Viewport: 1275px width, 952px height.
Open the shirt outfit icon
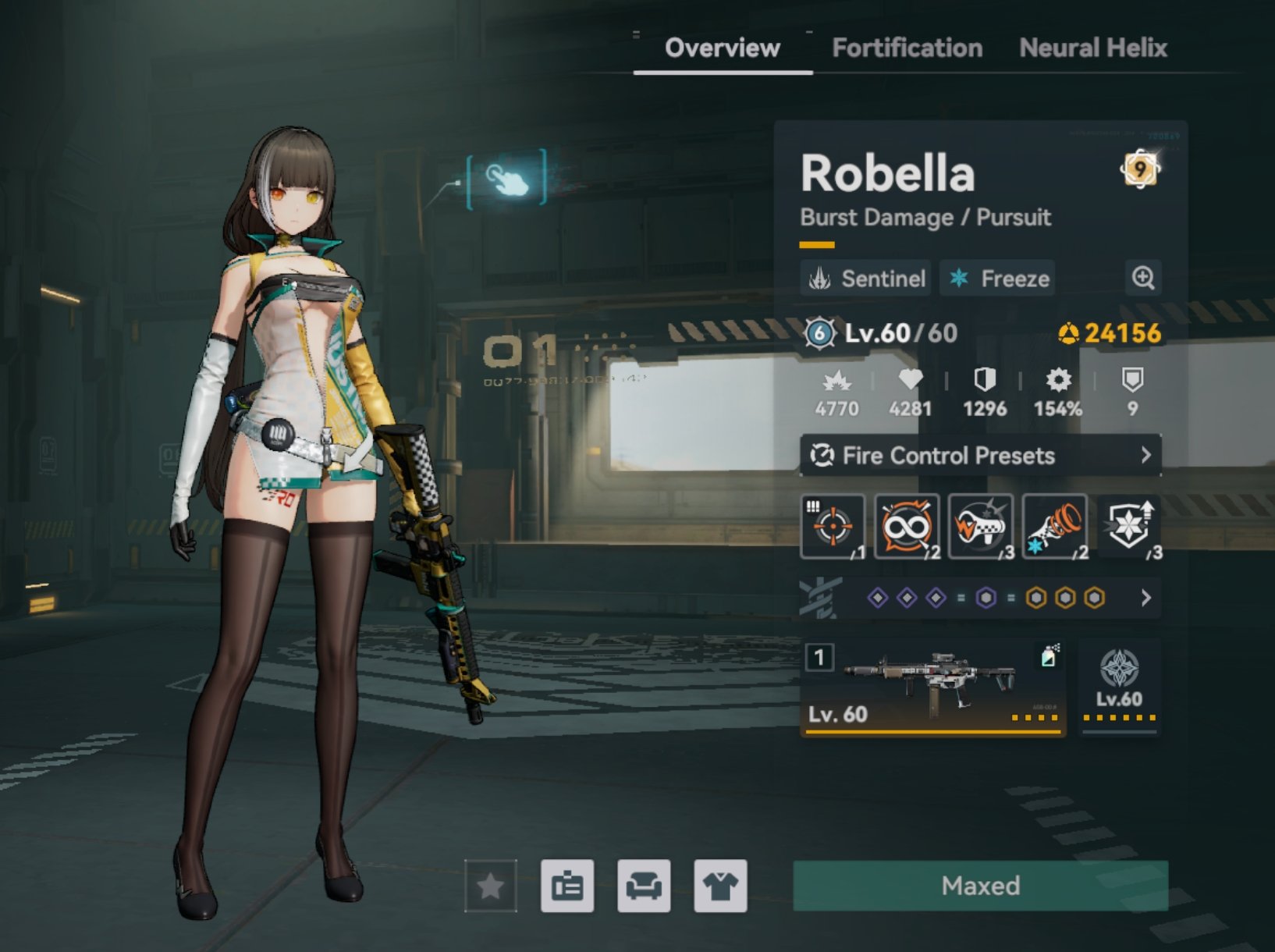pos(720,886)
